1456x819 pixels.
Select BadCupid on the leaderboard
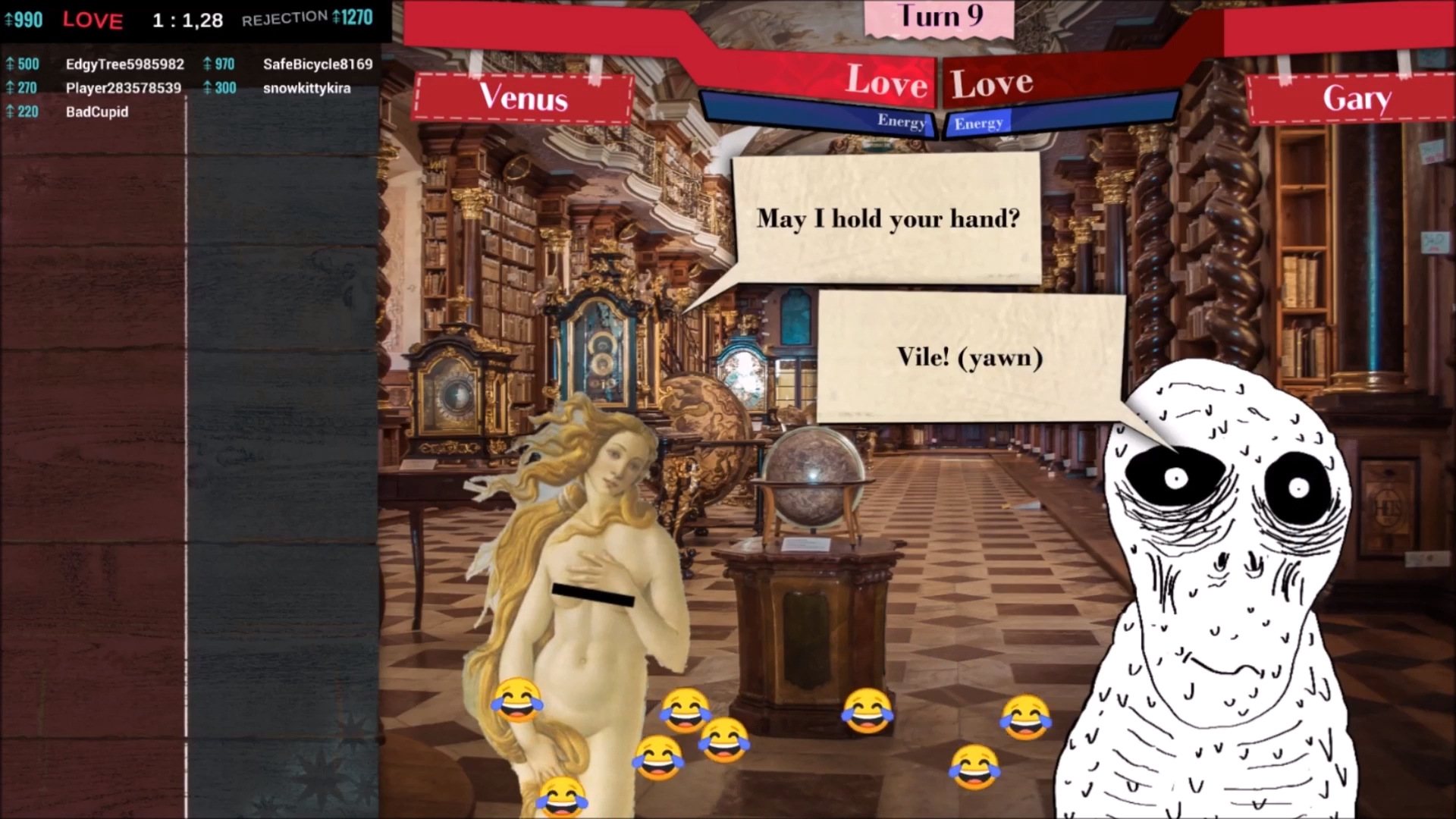pyautogui.click(x=97, y=111)
